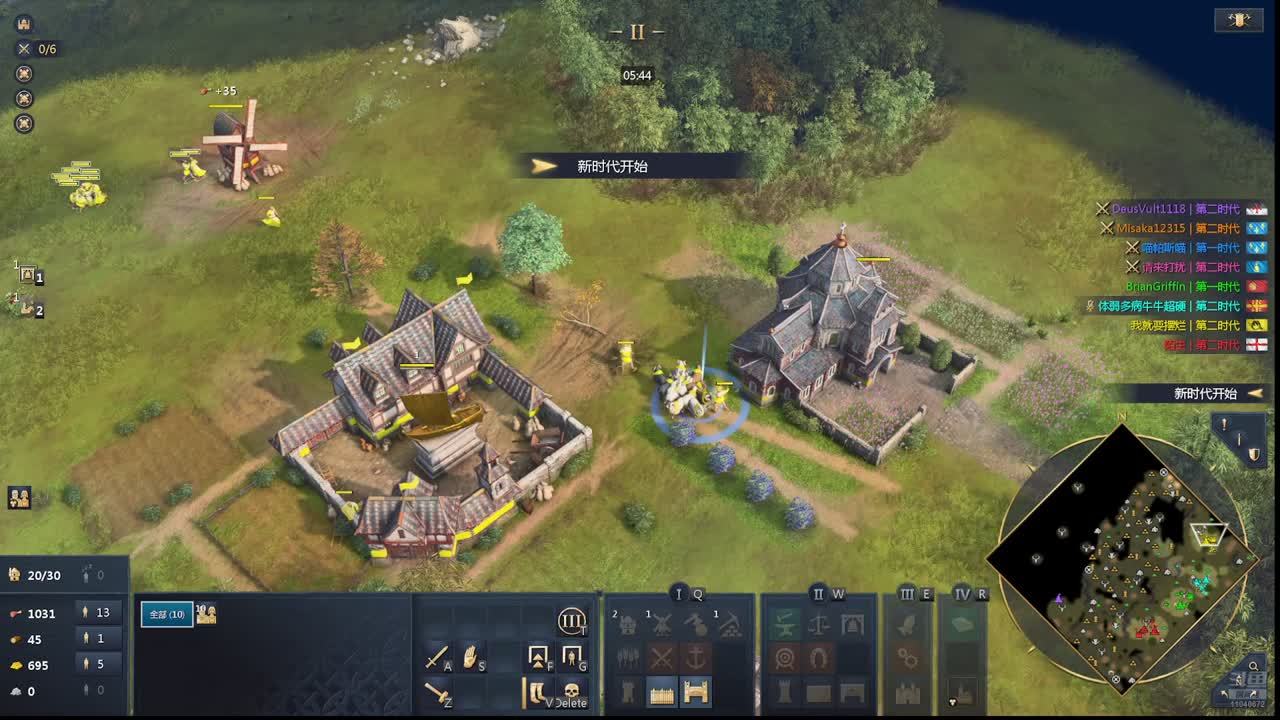
Task: Select the dock anchor building icon
Action: [x=696, y=658]
